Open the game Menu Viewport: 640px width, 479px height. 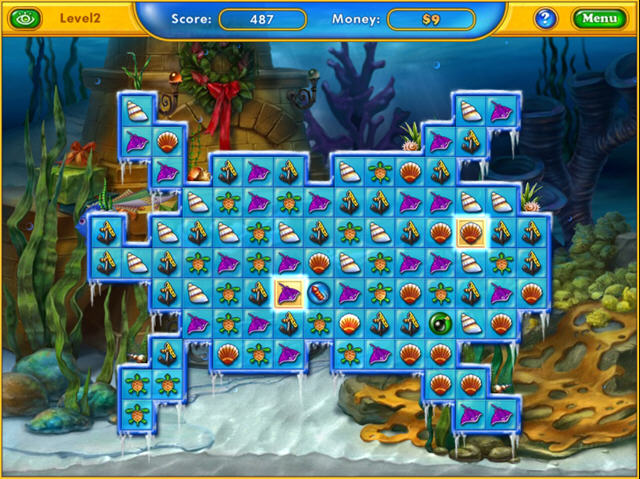coord(599,18)
